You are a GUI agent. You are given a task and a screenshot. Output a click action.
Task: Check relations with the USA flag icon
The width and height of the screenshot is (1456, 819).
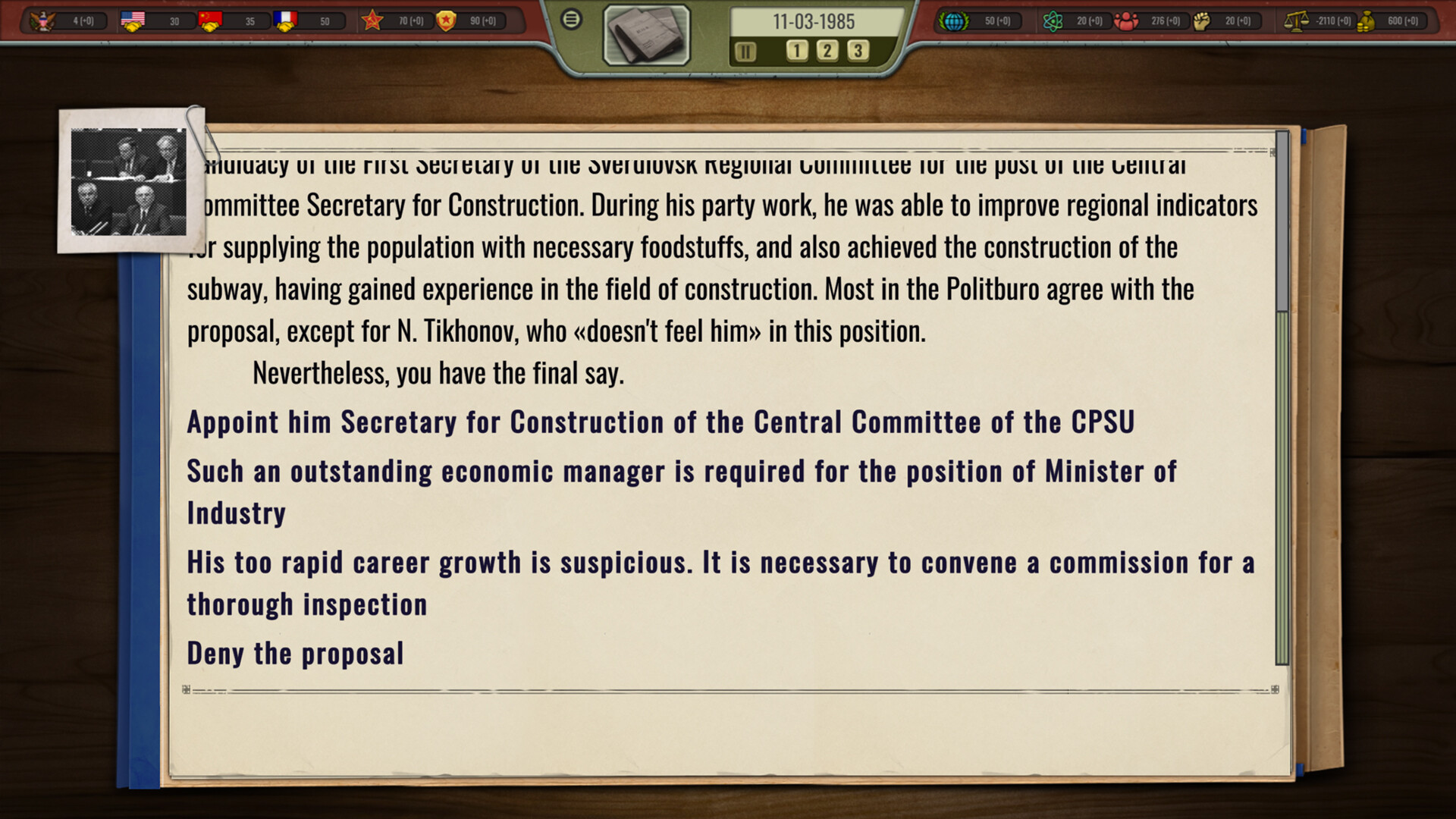tap(134, 20)
